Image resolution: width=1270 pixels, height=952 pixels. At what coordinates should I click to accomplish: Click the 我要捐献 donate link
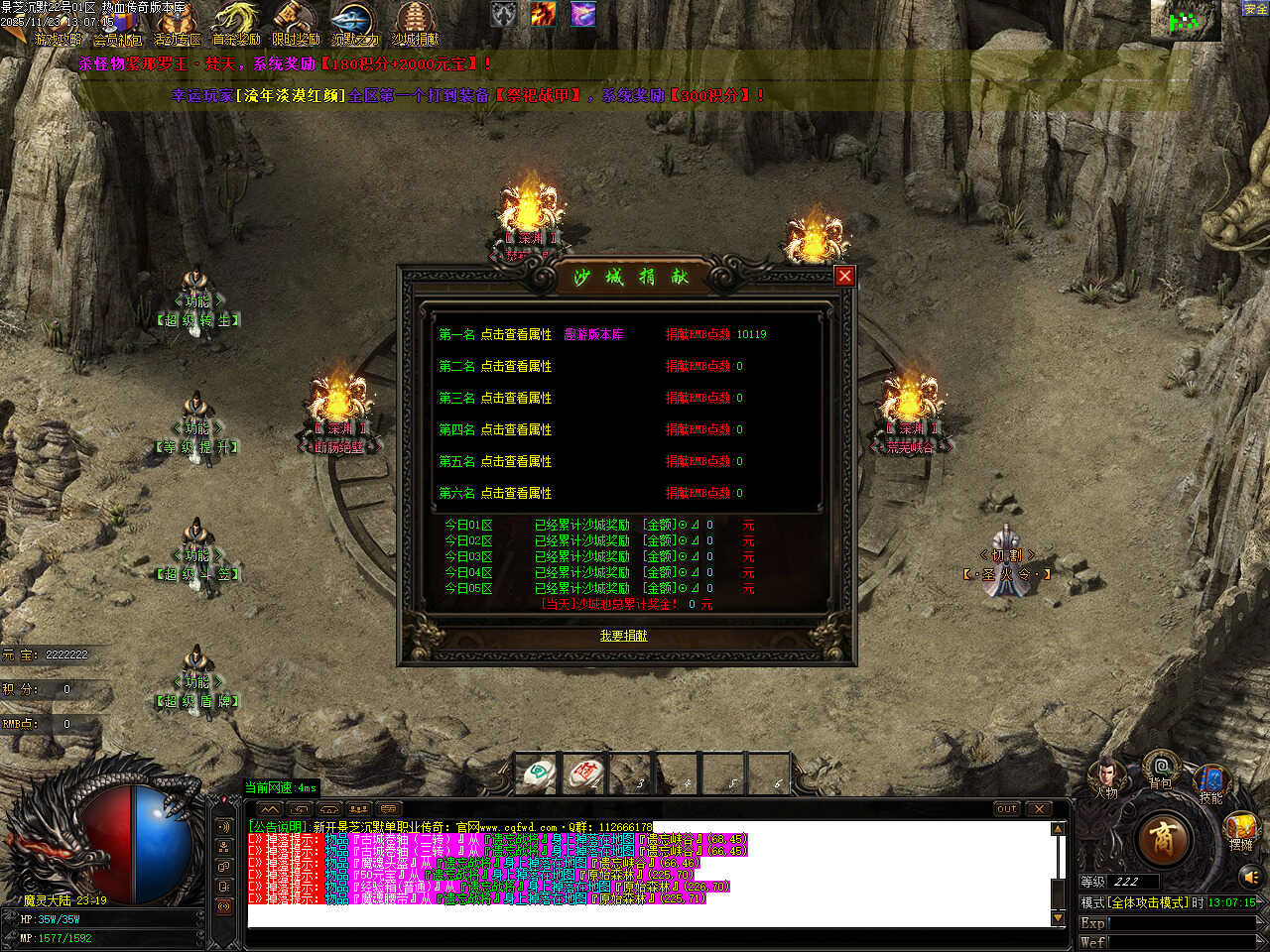pyautogui.click(x=623, y=636)
